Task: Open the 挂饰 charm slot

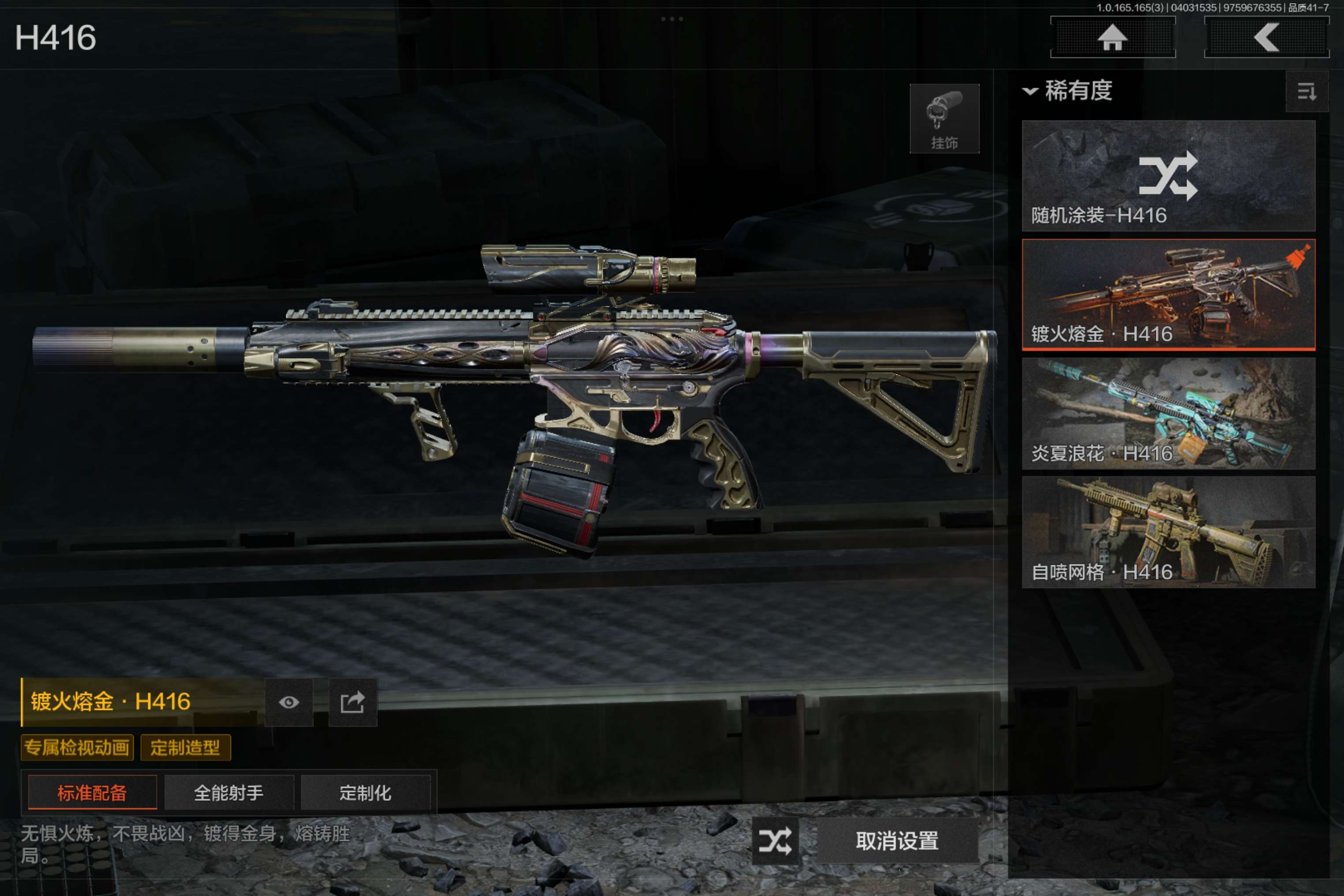Action: click(944, 119)
